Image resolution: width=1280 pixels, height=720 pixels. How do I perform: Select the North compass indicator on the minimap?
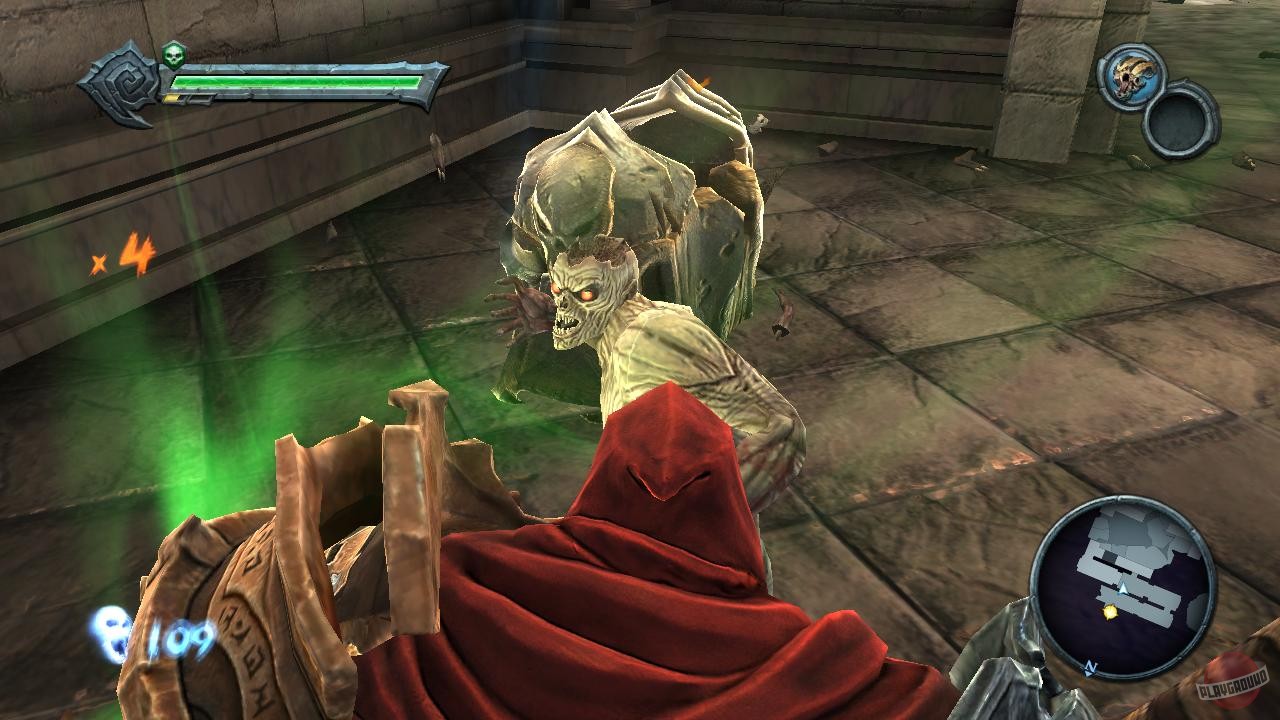pos(1090,667)
